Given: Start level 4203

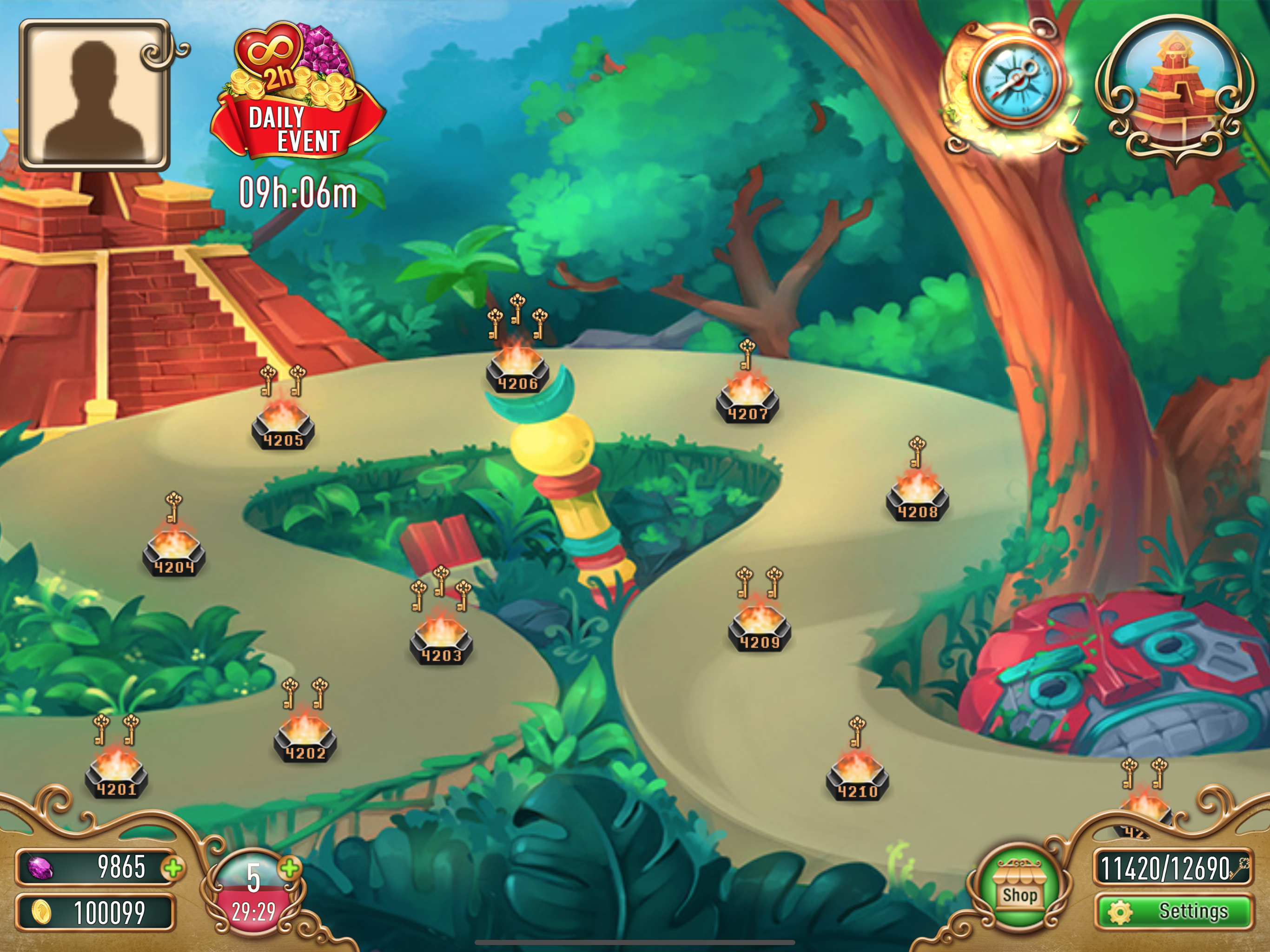Looking at the screenshot, I should tap(441, 640).
